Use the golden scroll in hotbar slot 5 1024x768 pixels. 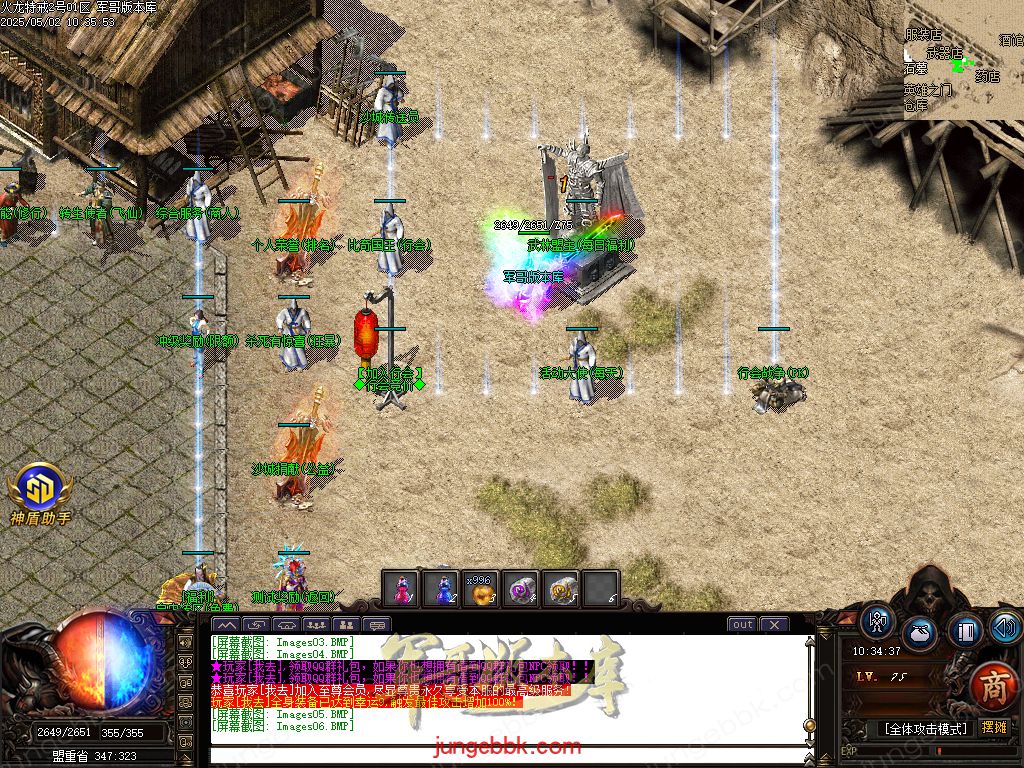click(x=561, y=589)
